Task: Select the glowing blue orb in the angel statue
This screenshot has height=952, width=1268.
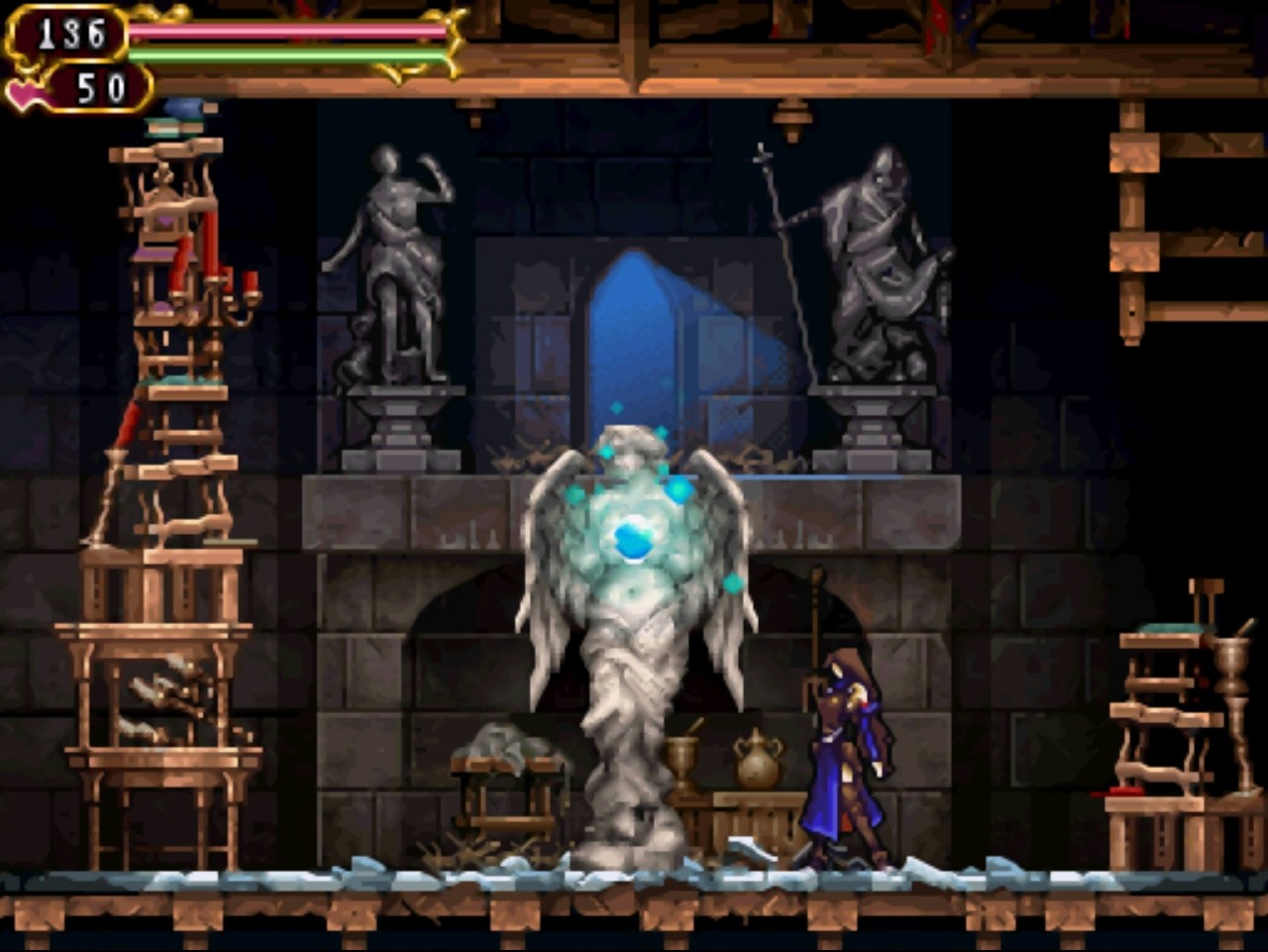Action: tap(631, 536)
